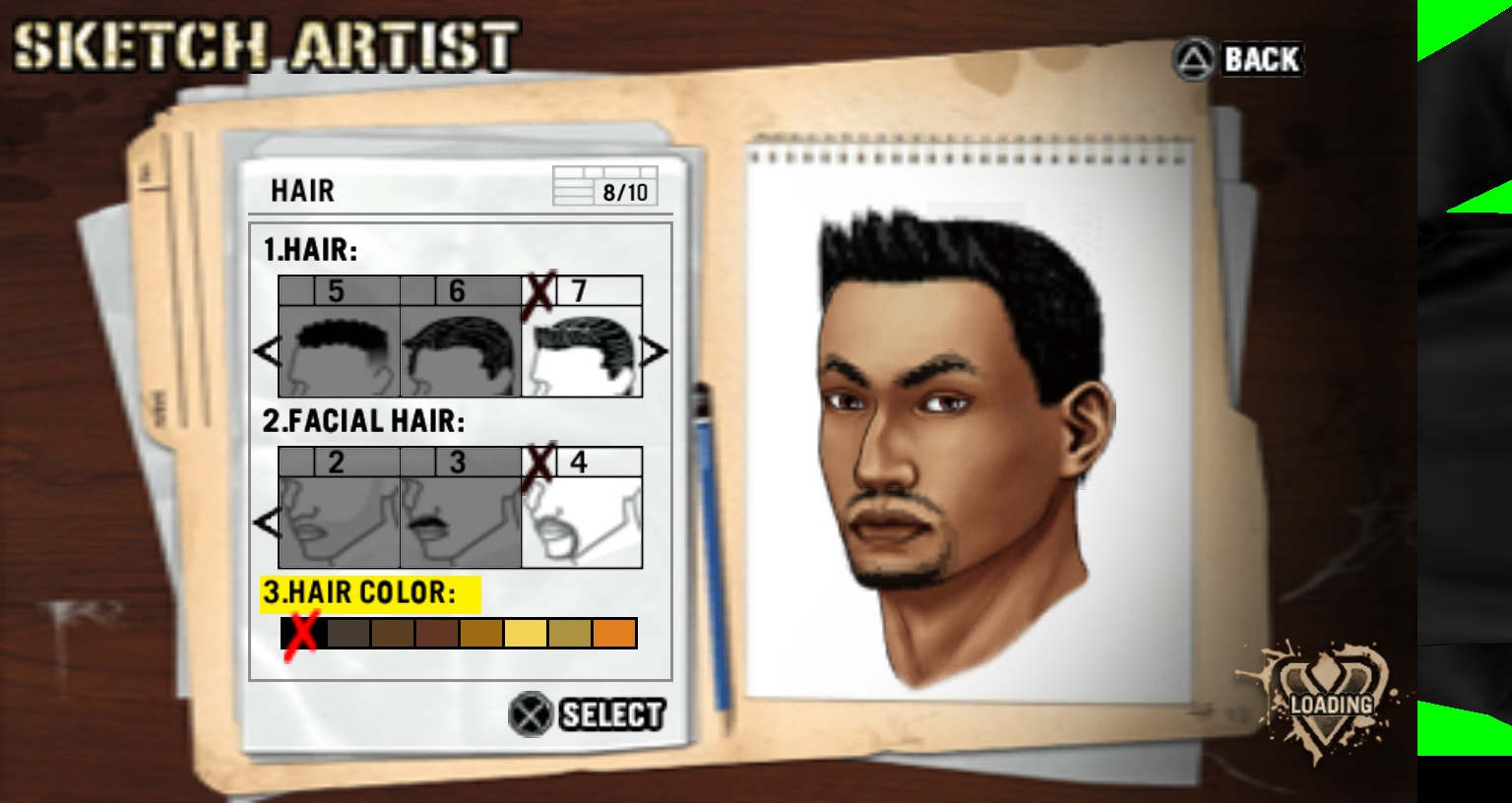Toggle the X mark on facial hair 4
This screenshot has width=1512, height=803.
[x=539, y=461]
